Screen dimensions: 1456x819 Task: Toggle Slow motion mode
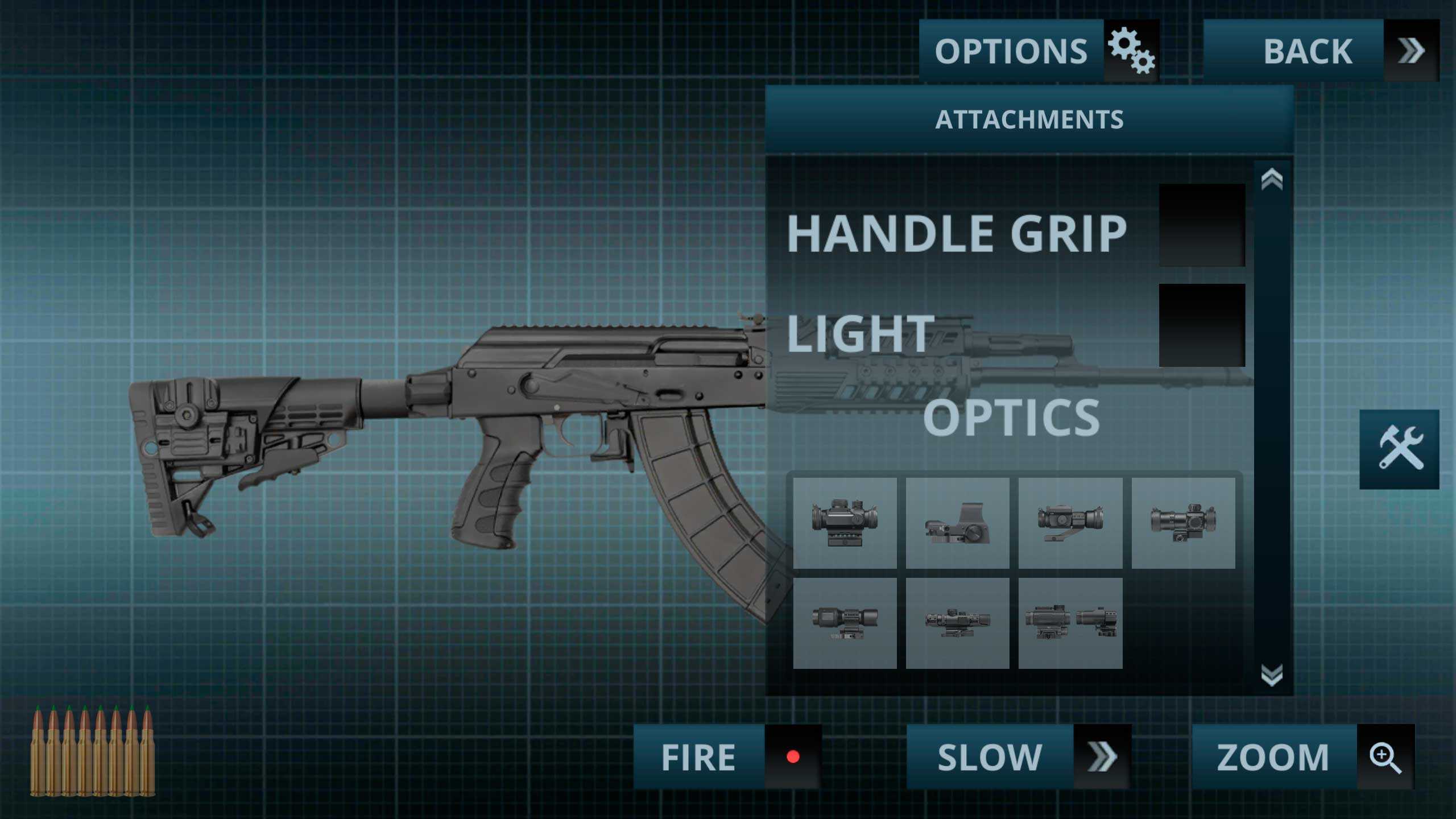click(1018, 756)
